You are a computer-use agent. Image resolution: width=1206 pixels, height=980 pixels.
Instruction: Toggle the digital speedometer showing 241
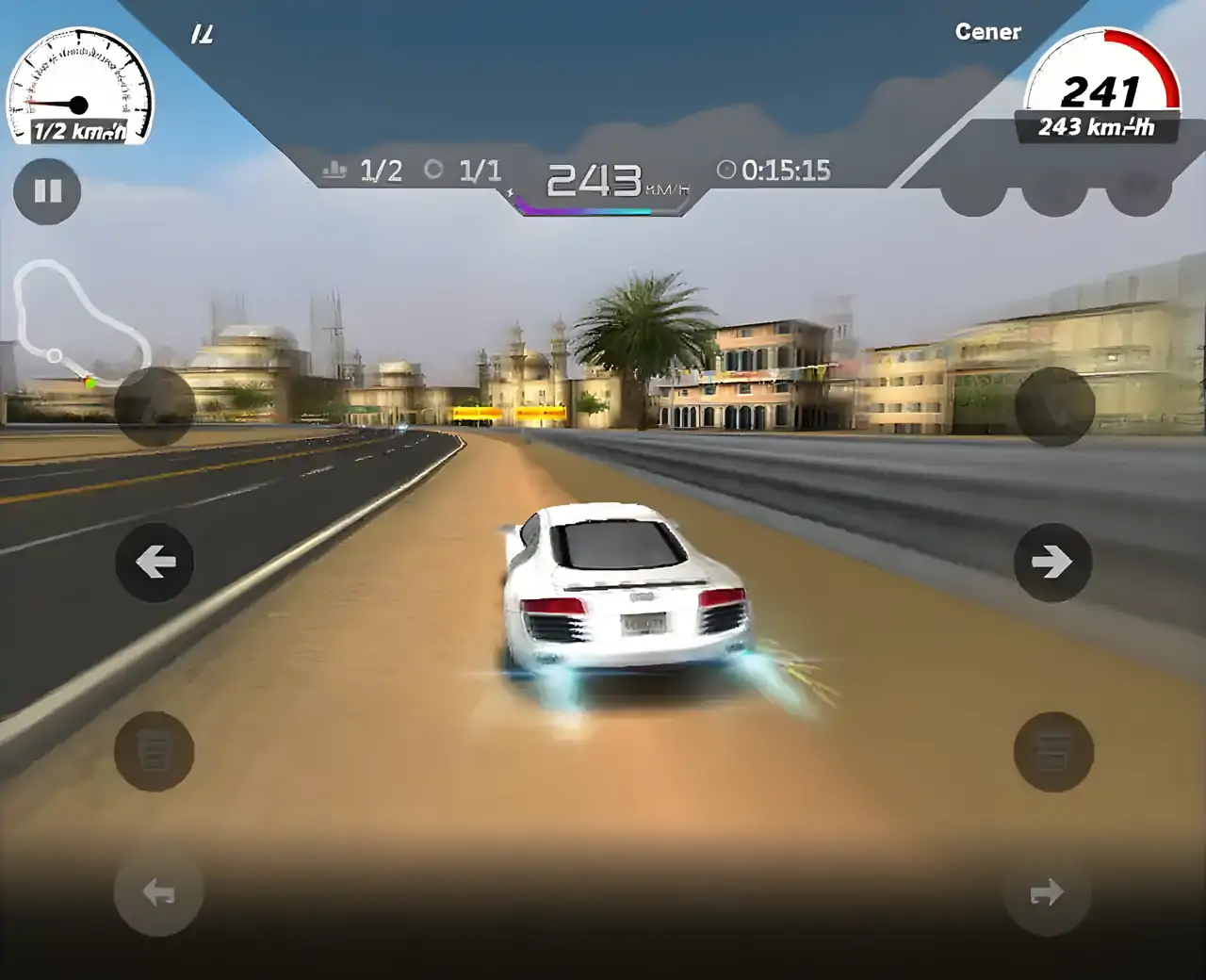[x=1100, y=91]
